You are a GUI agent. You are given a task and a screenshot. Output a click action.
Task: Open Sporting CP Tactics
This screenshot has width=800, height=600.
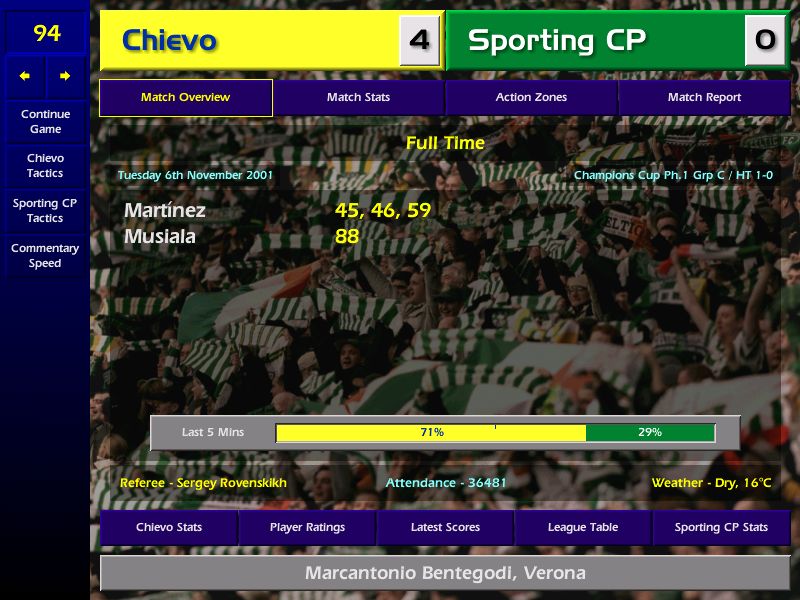pyautogui.click(x=45, y=211)
